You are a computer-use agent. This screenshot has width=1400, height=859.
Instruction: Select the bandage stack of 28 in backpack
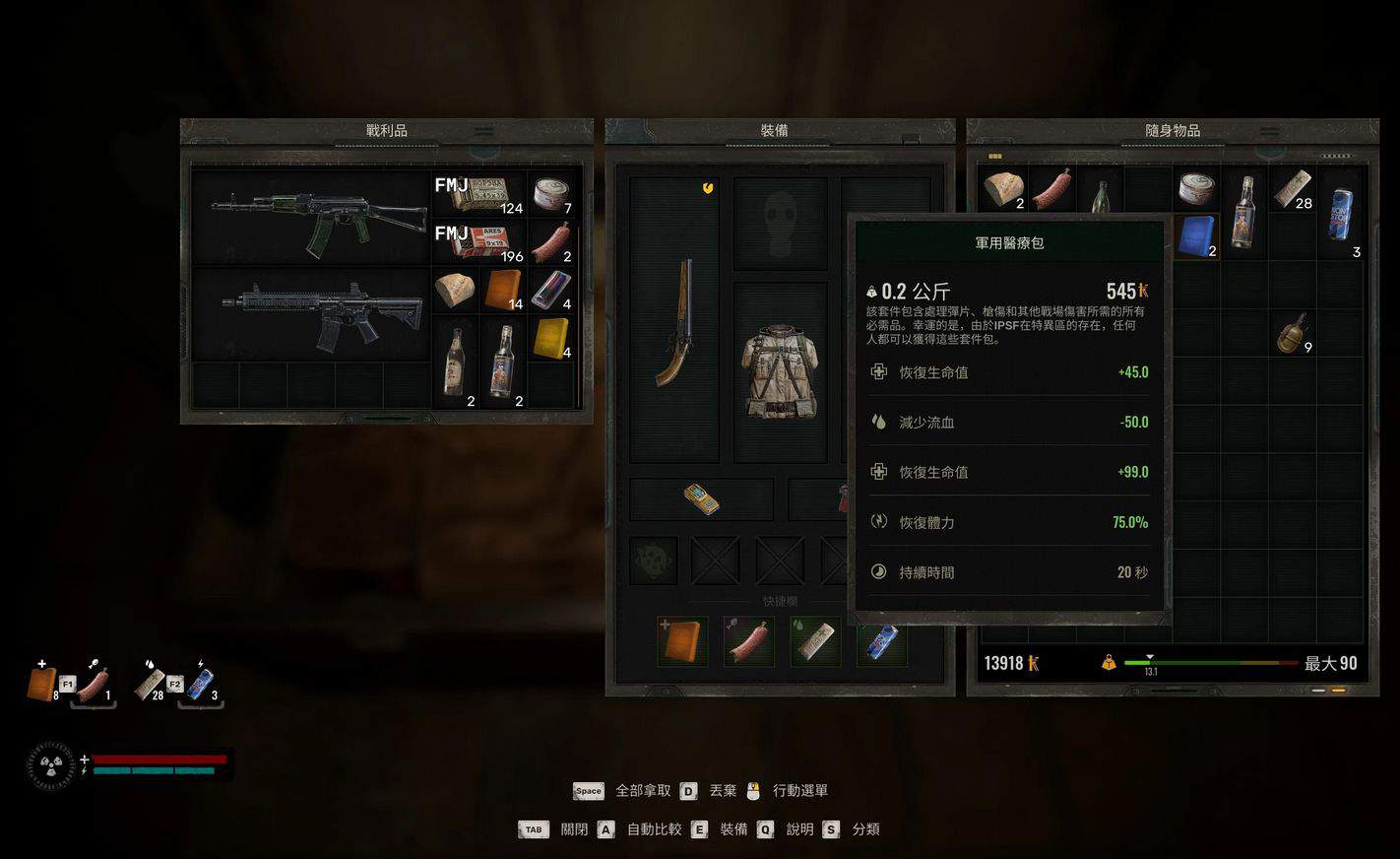[x=1292, y=189]
